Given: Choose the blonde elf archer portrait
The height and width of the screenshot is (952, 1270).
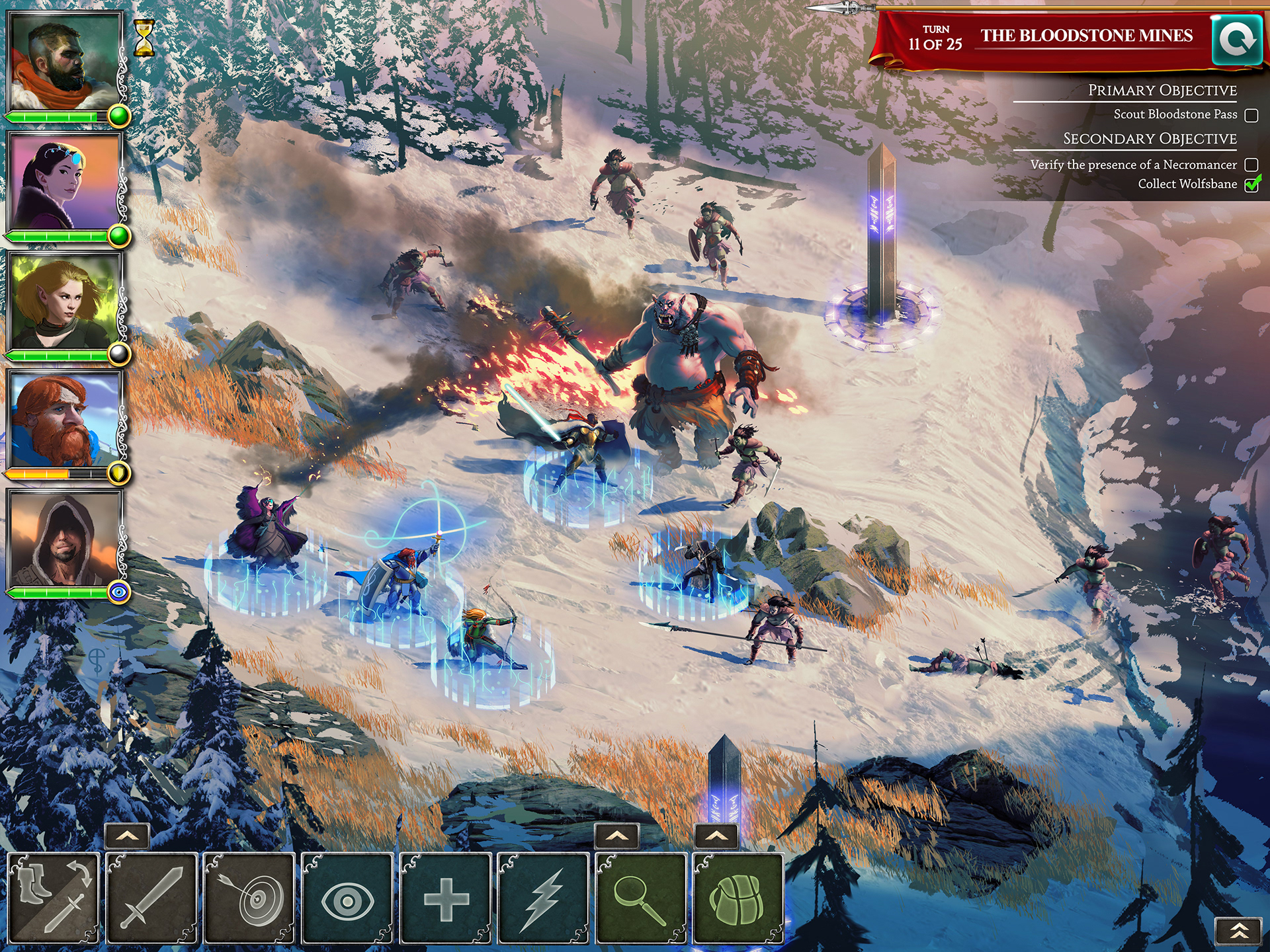Looking at the screenshot, I should (x=64, y=300).
